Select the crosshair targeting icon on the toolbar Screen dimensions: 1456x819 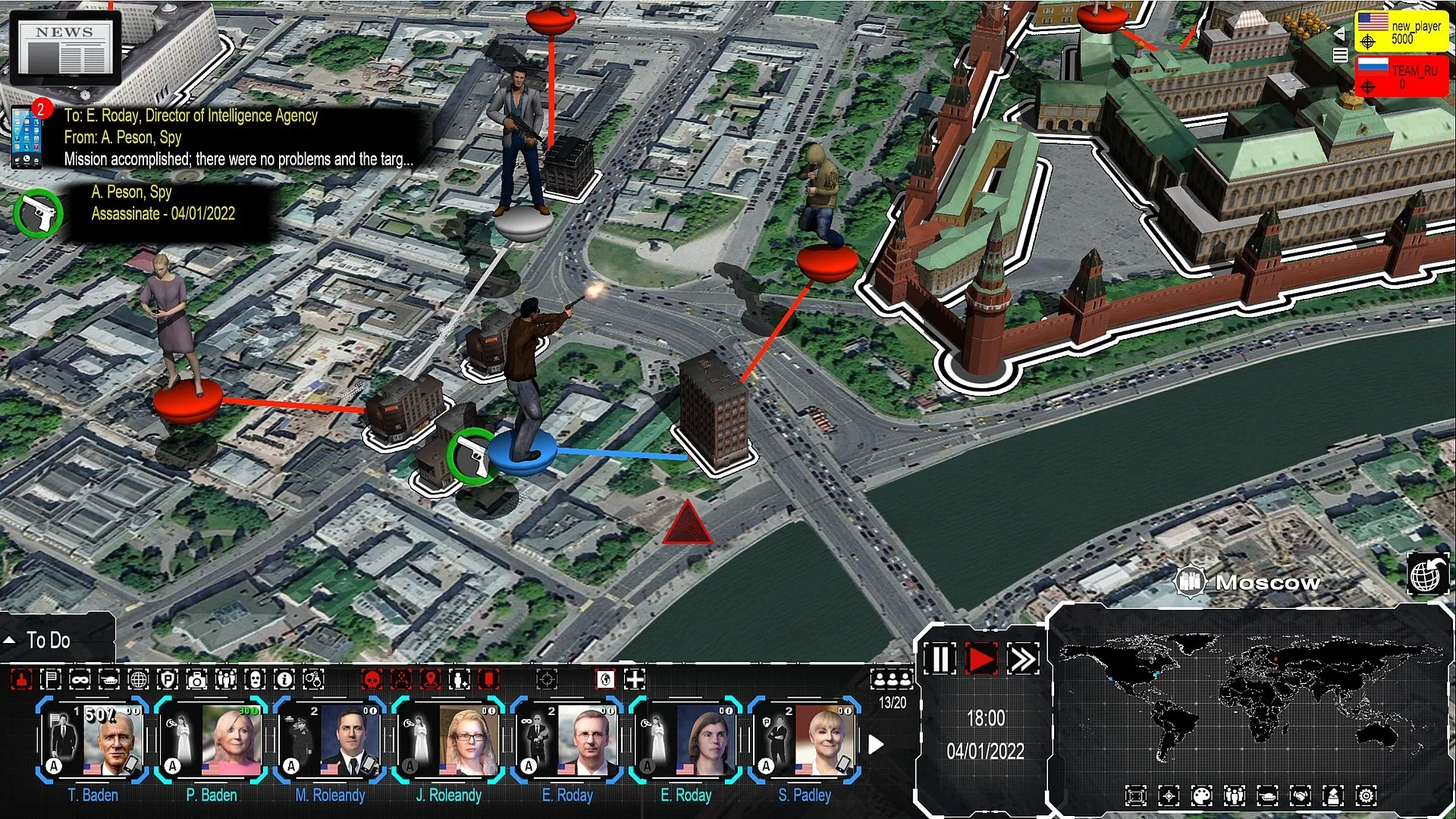coord(546,679)
